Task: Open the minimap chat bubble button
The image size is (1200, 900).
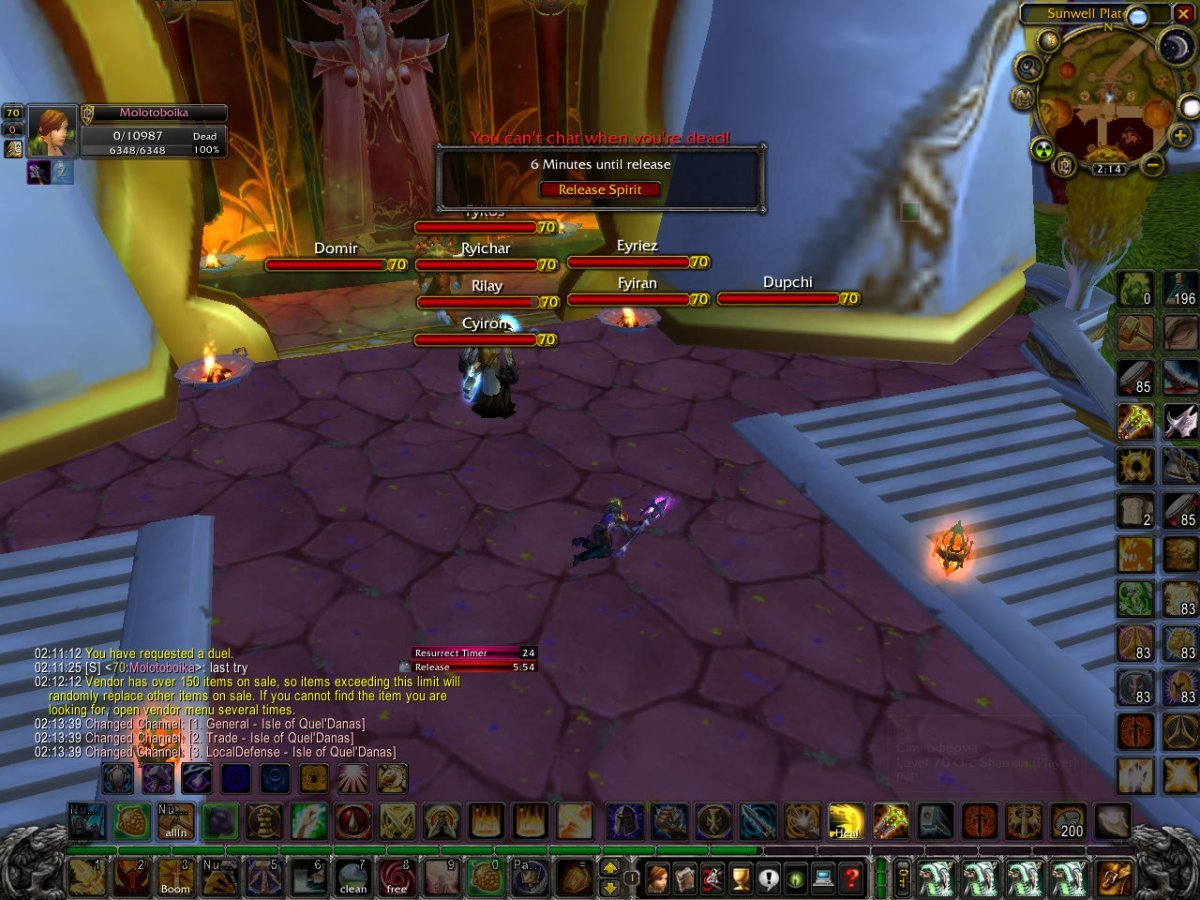Action: pyautogui.click(x=1138, y=16)
